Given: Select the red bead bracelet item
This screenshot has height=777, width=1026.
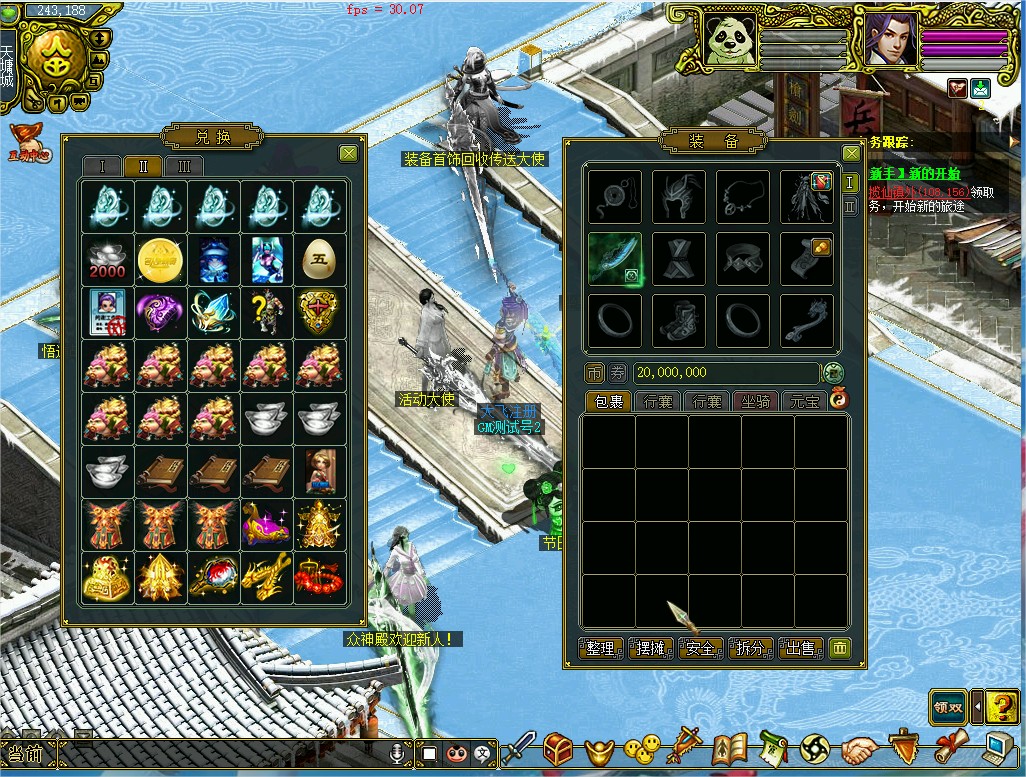Looking at the screenshot, I should [x=320, y=578].
